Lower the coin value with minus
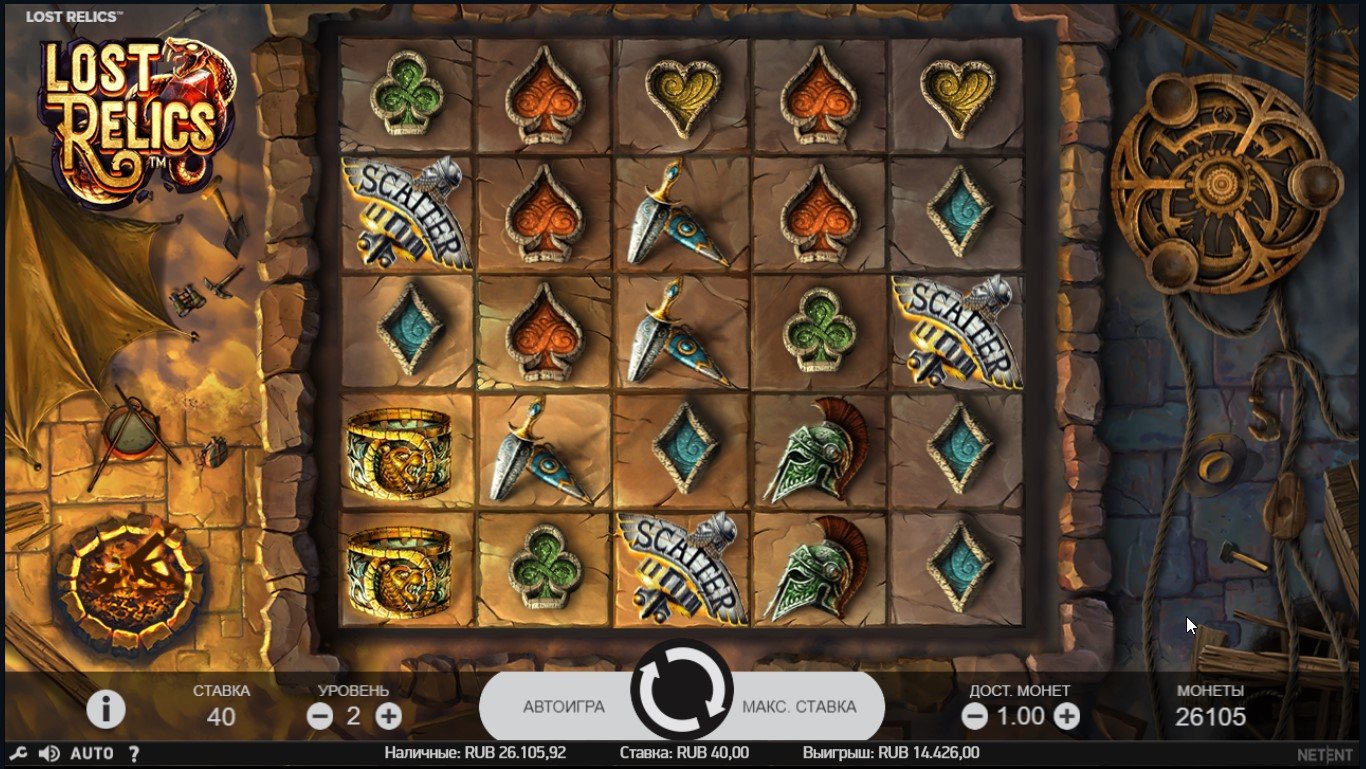Viewport: 1366px width, 769px height. coord(974,716)
